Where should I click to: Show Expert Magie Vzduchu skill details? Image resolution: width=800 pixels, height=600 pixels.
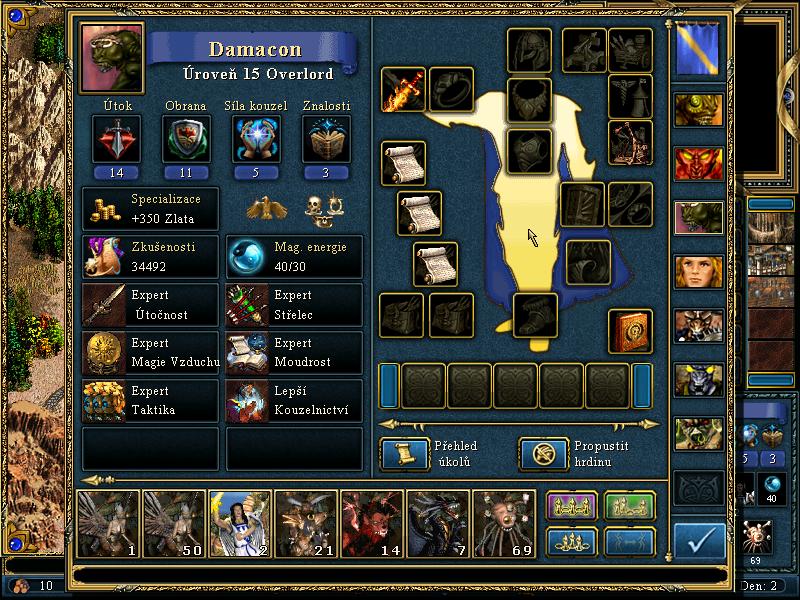click(150, 353)
